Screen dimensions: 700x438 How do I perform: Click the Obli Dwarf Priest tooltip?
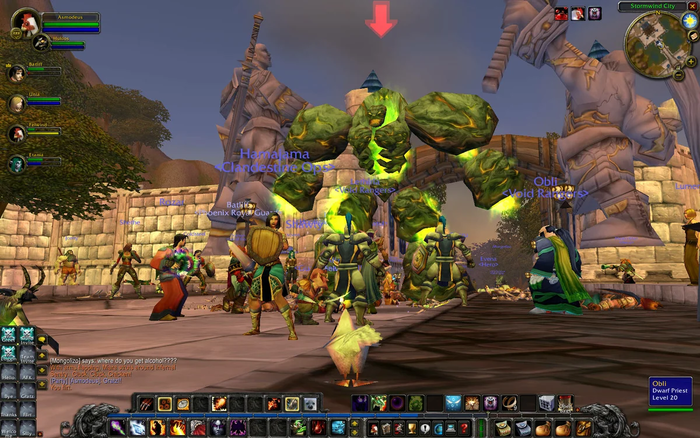click(x=670, y=391)
